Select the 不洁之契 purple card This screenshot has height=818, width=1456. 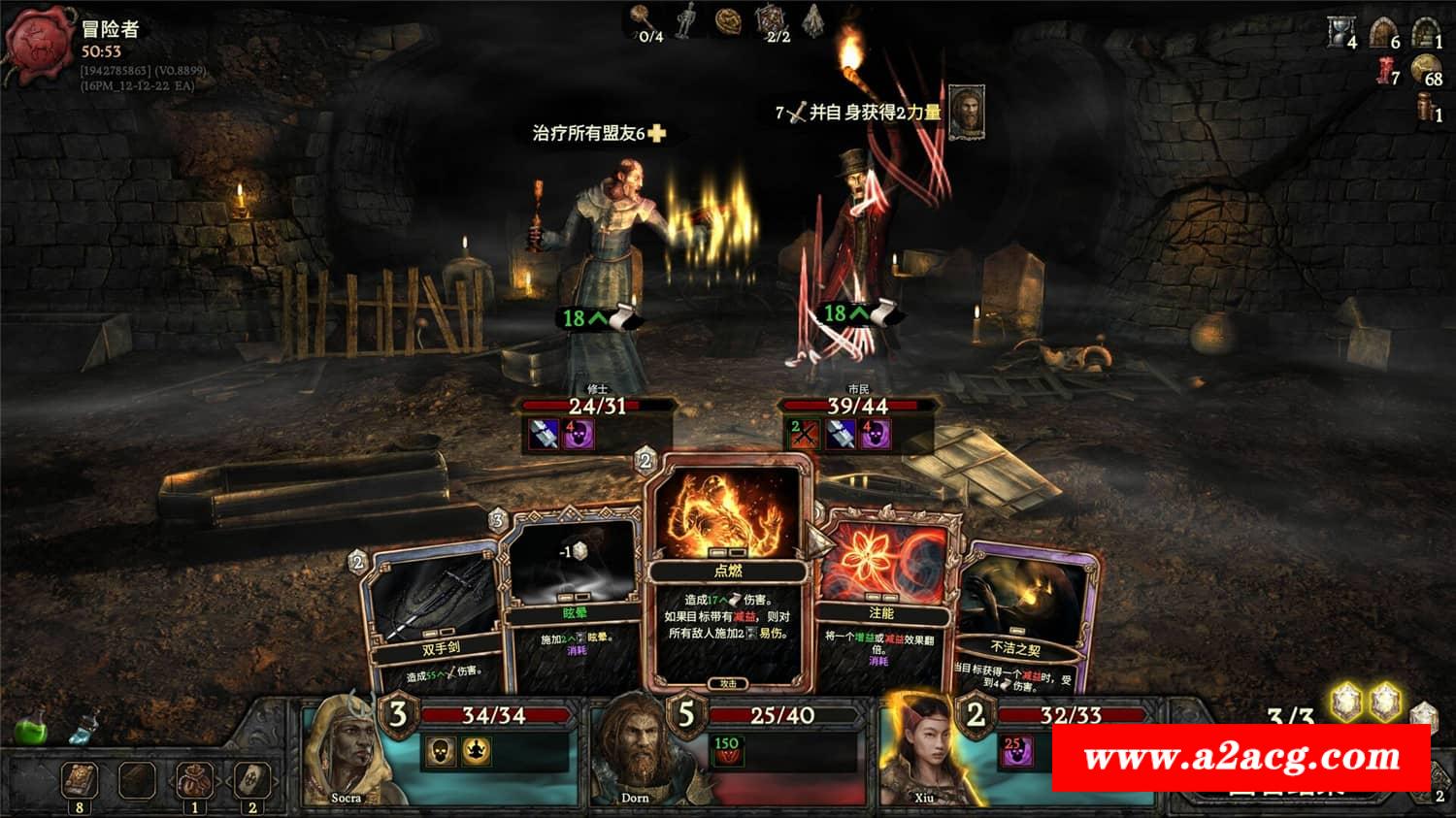1019,621
